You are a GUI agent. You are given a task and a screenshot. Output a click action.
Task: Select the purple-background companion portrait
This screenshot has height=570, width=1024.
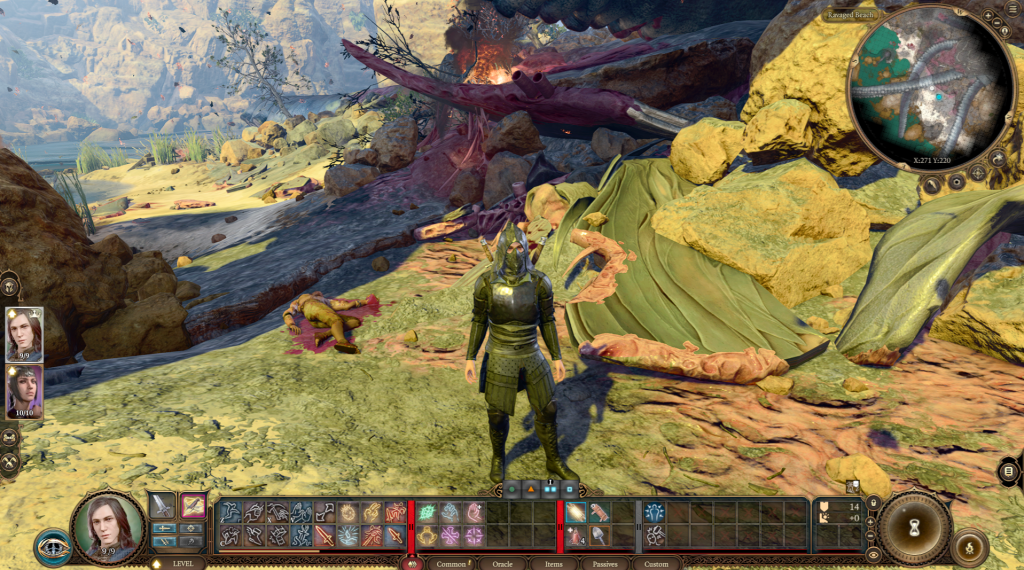pos(24,391)
